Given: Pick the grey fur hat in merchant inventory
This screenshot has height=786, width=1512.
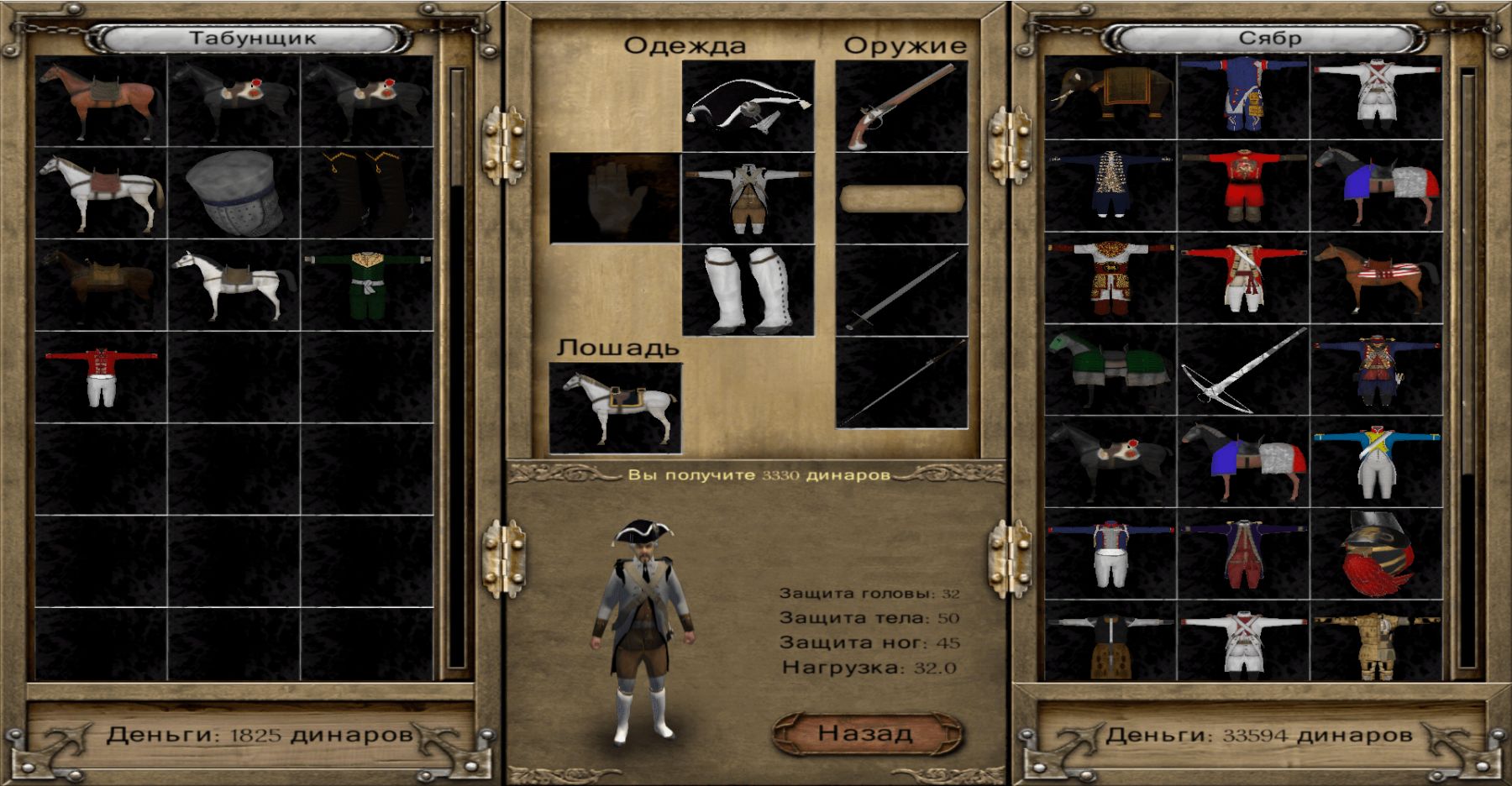Looking at the screenshot, I should [234, 193].
